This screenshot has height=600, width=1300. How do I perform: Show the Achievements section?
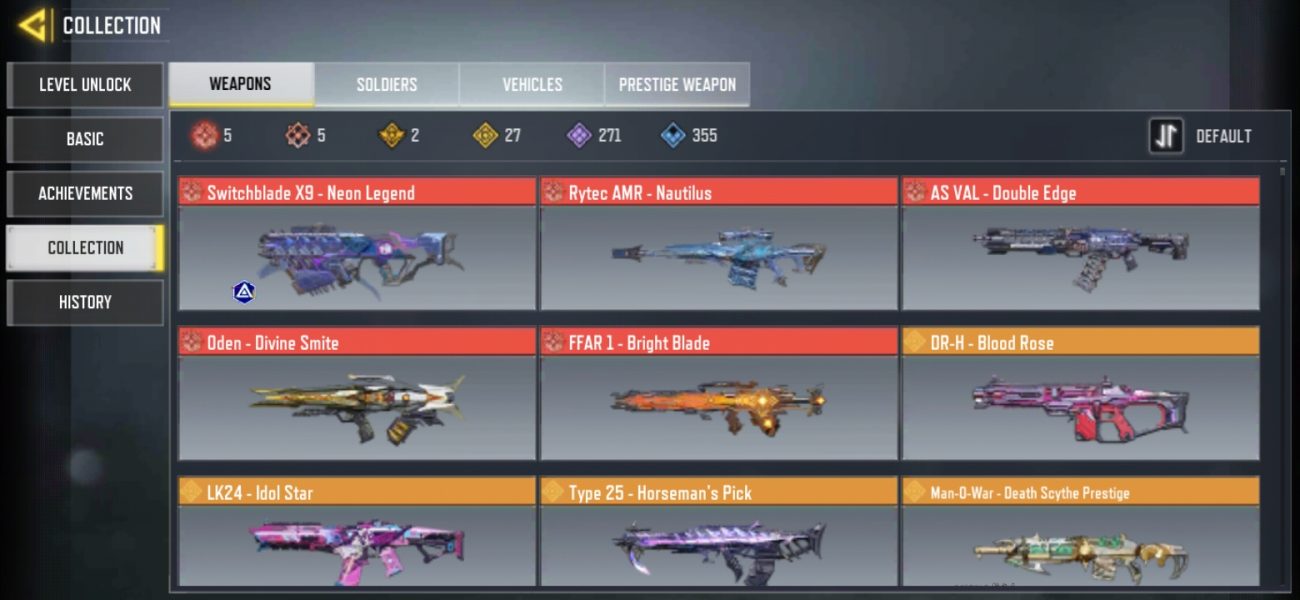coord(85,193)
